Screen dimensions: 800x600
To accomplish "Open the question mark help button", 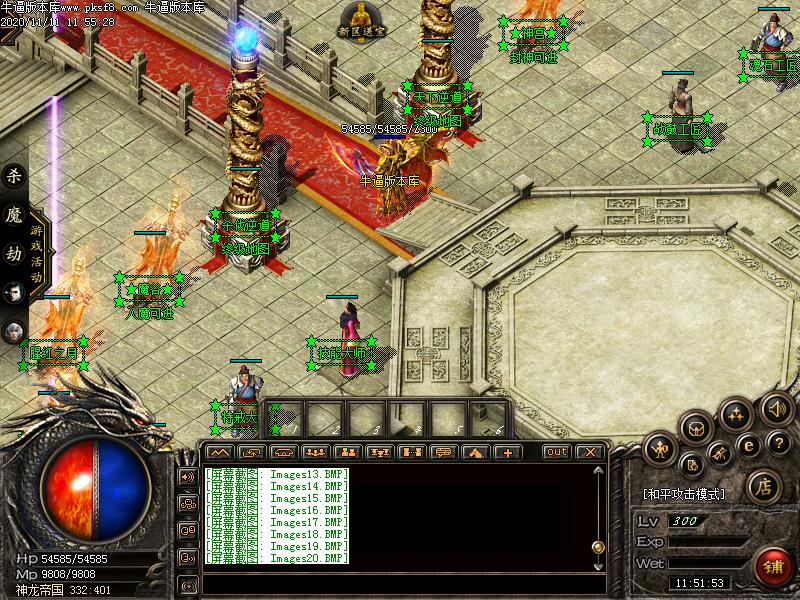I will [778, 444].
